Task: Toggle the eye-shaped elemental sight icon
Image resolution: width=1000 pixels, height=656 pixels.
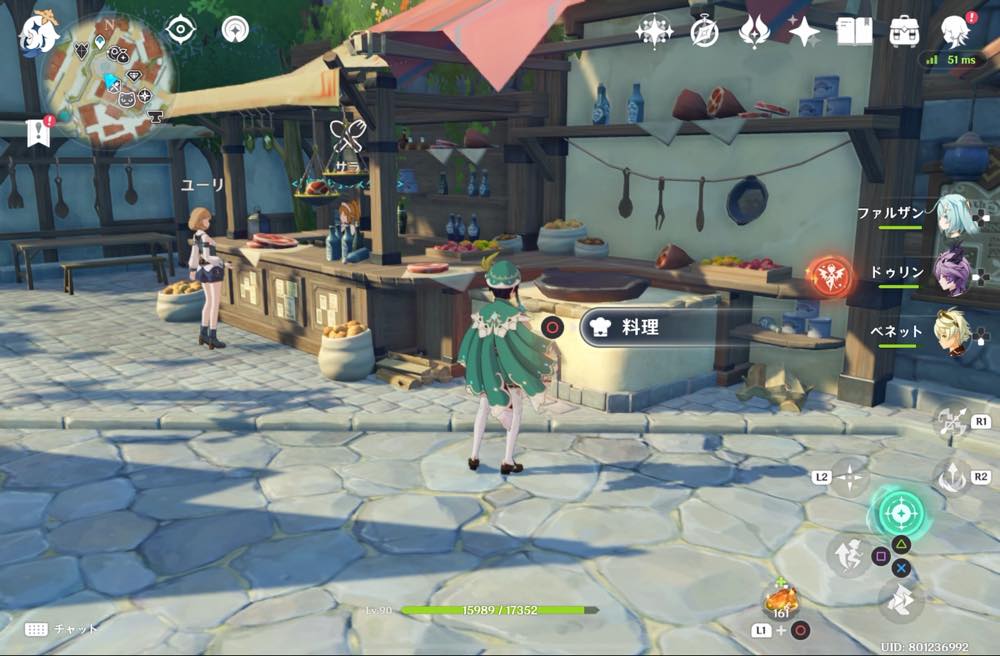Action: tap(180, 29)
